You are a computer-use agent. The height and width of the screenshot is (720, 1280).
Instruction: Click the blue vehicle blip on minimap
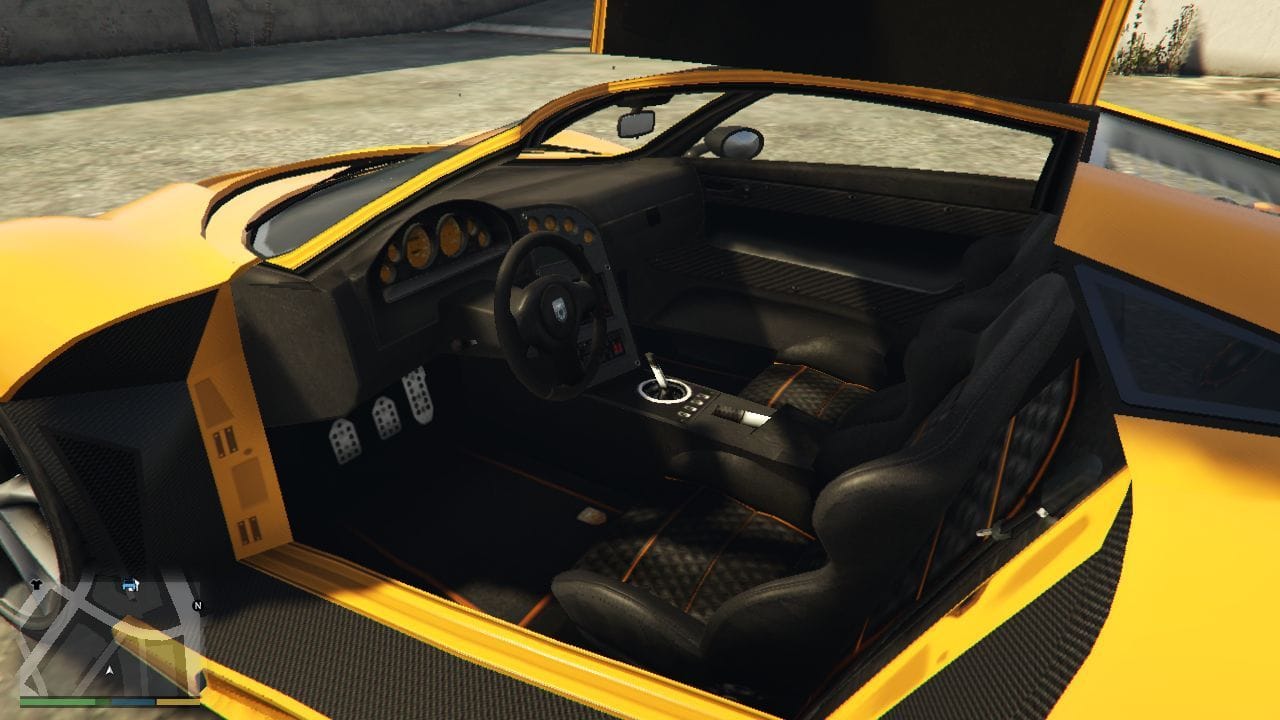[129, 585]
